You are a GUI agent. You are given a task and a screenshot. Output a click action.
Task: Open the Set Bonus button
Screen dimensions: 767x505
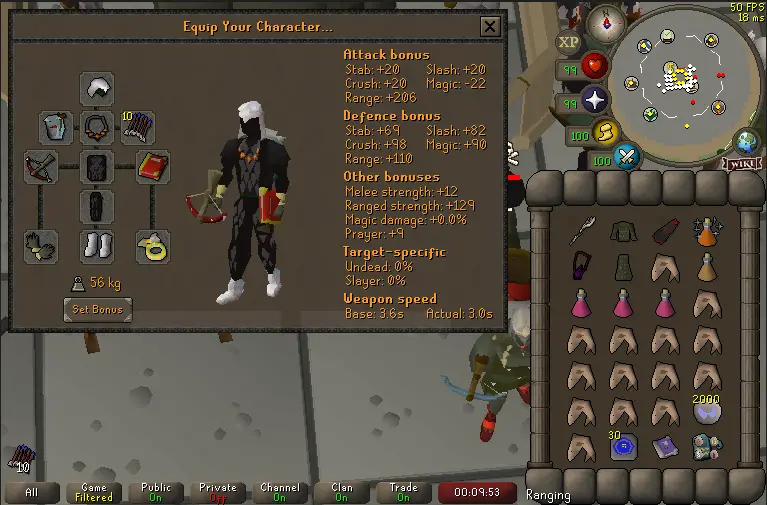coord(97,310)
